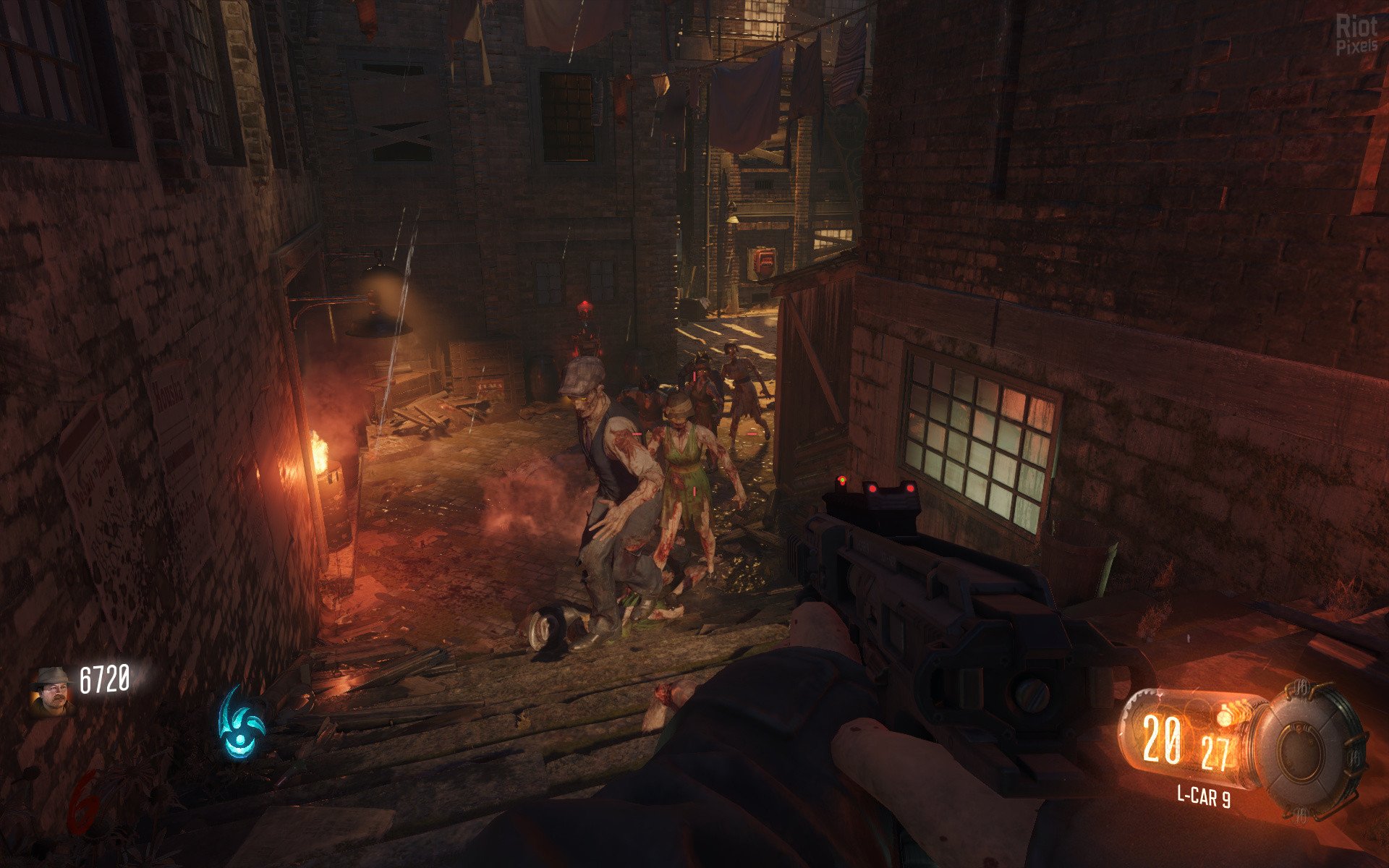Select the L-CAR 9 weapon label
Screen dimensions: 1389x868
[x=1203, y=796]
